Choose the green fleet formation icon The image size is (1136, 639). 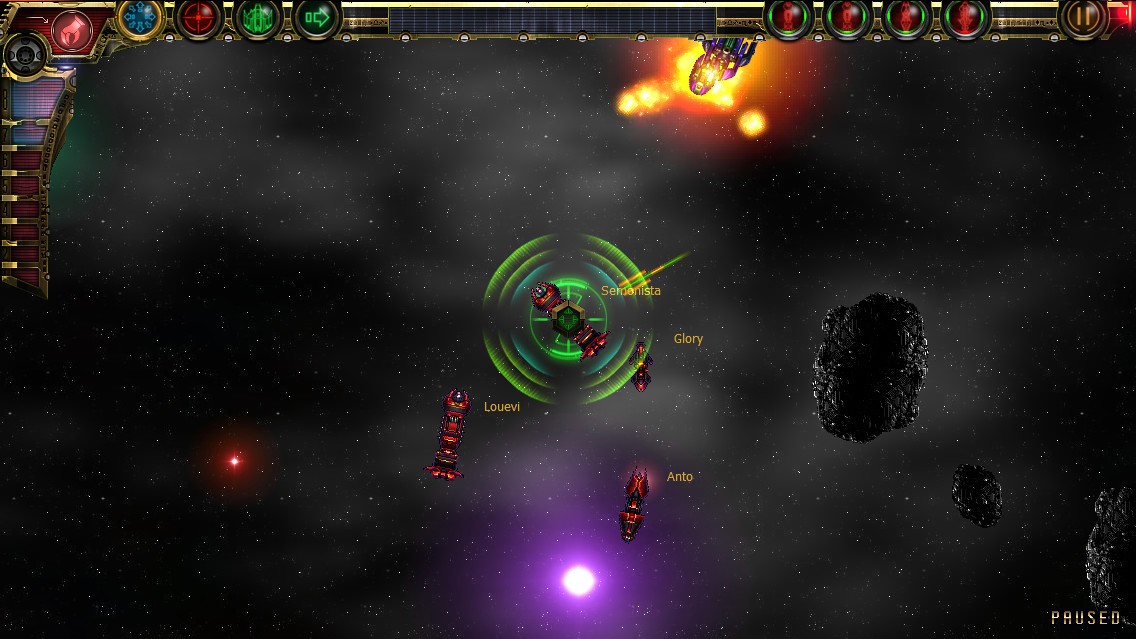pos(258,18)
